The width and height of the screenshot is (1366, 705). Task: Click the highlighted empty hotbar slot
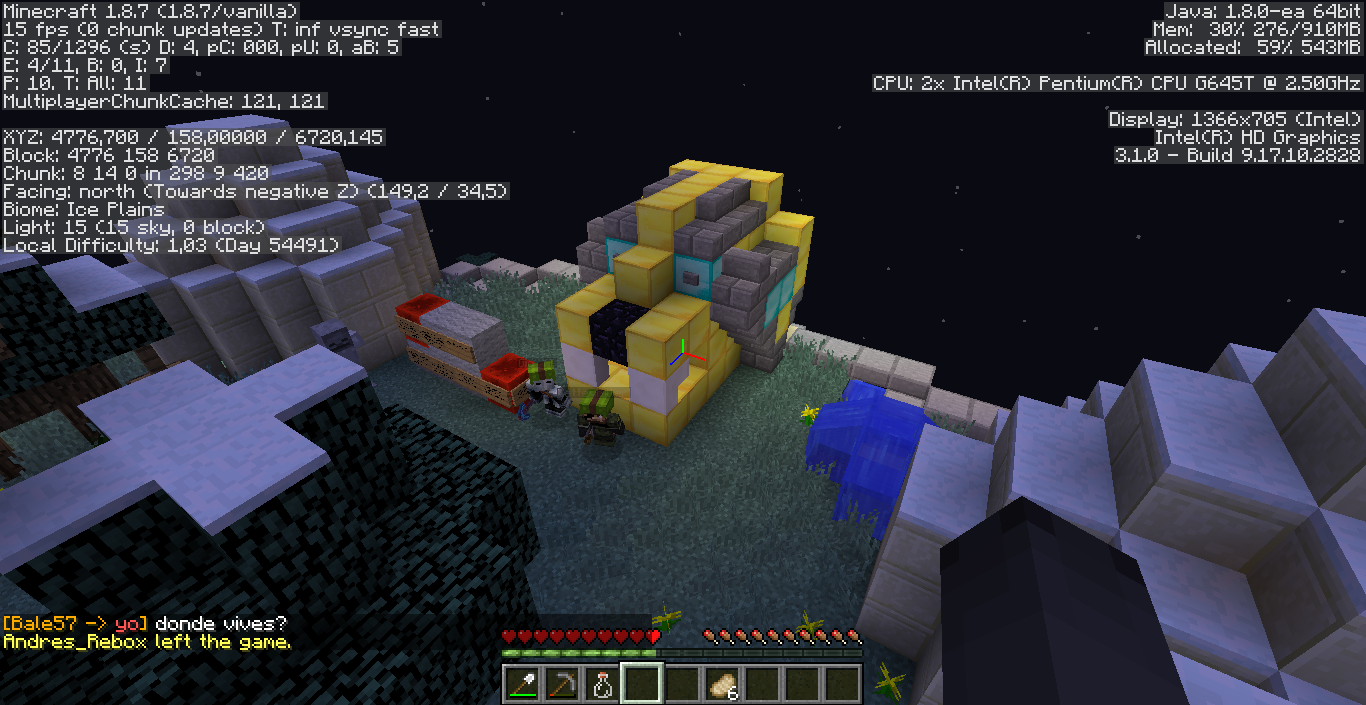click(x=641, y=684)
